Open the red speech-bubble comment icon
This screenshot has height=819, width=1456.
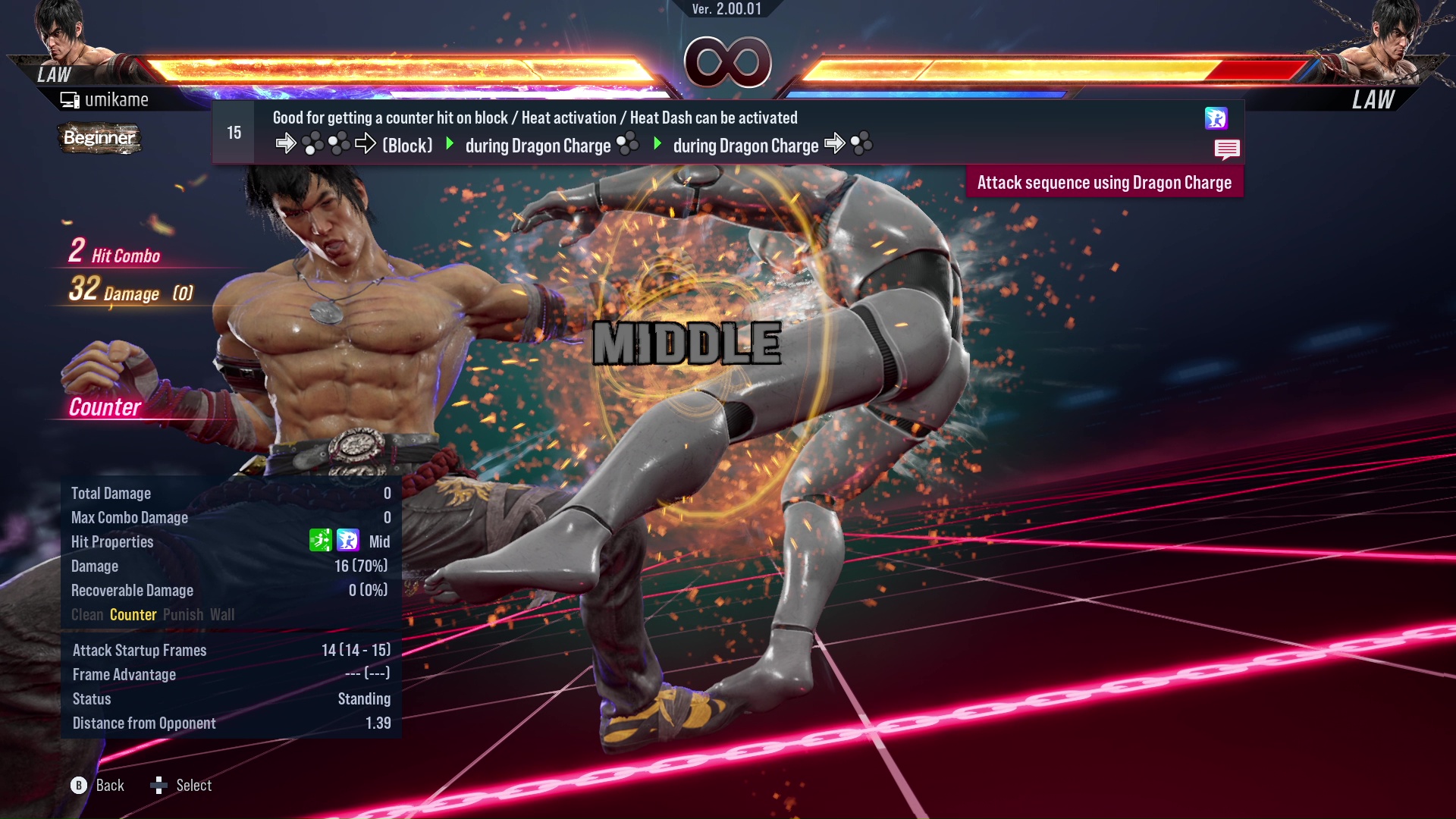click(x=1226, y=149)
